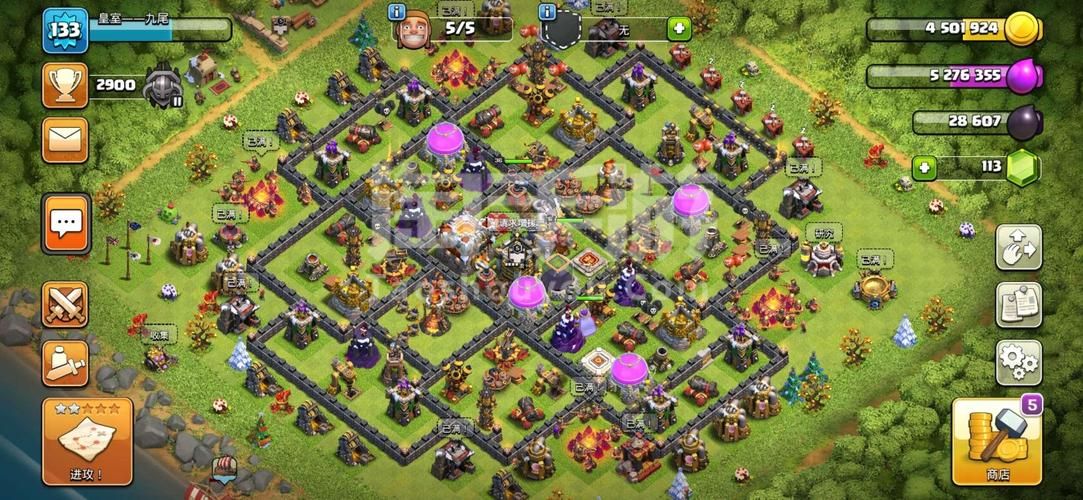Select the trophy icon button
The image size is (1083, 500).
pyautogui.click(x=64, y=86)
